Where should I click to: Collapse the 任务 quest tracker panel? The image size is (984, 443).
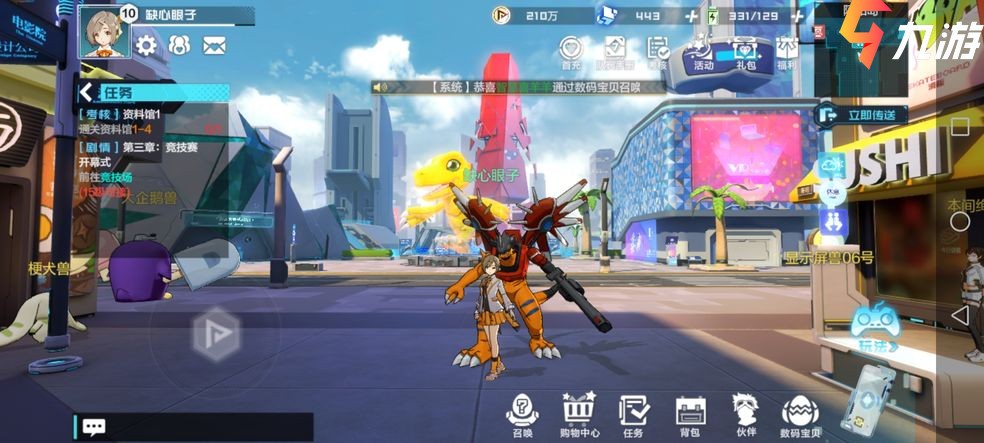pyautogui.click(x=87, y=93)
